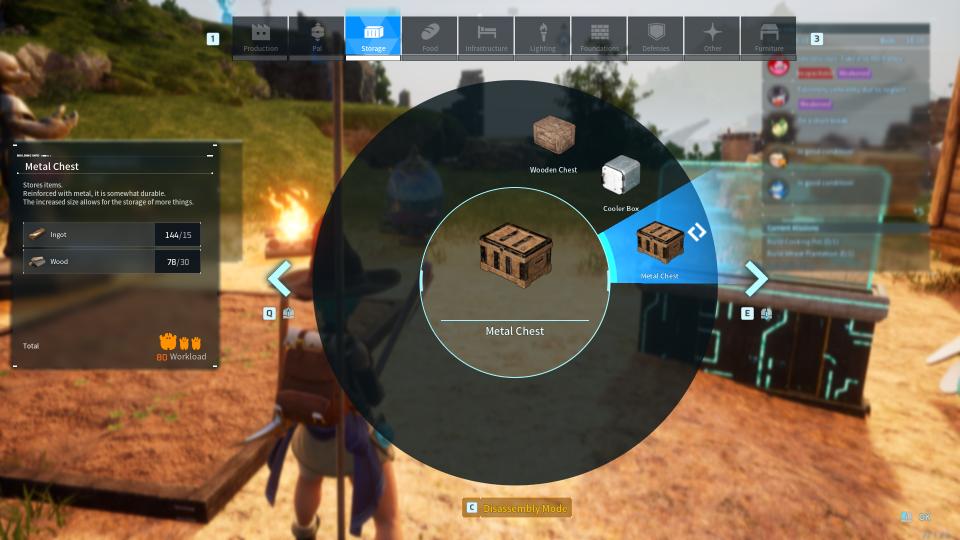
Task: Select the Wooden Chest in the wheel
Action: pos(553,140)
